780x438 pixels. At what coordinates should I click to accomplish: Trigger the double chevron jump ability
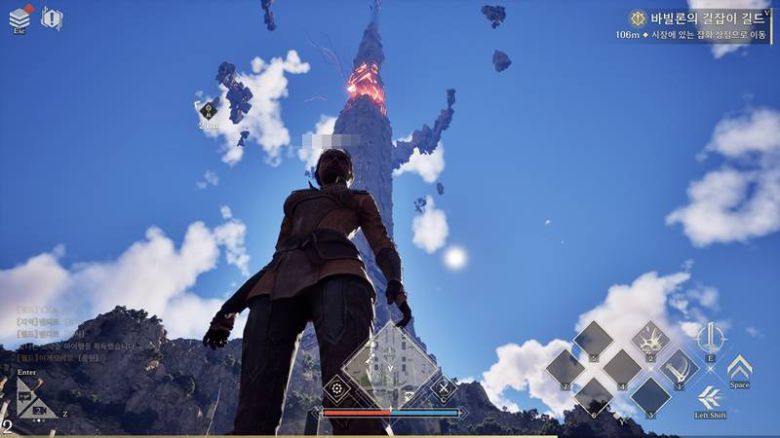click(739, 367)
